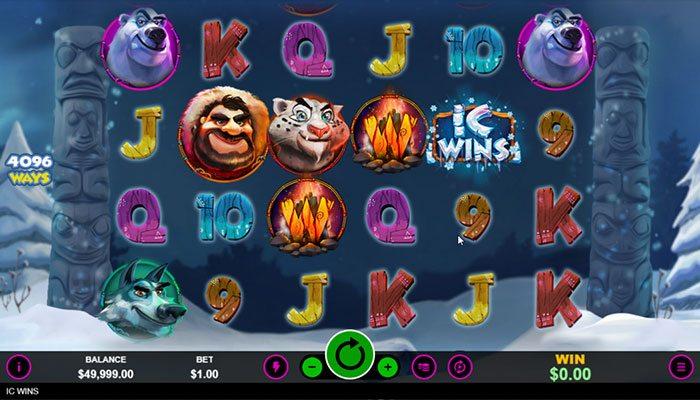Image resolution: width=700 pixels, height=400 pixels.
Task: Spin the reels with the green button
Action: pyautogui.click(x=349, y=356)
